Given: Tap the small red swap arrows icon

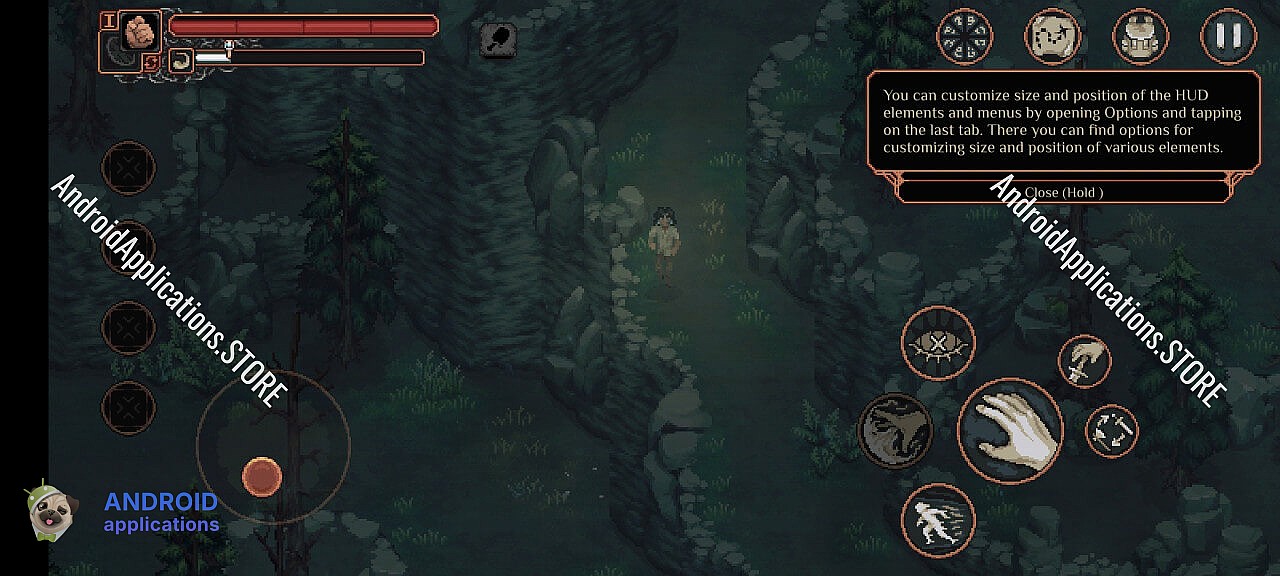Looking at the screenshot, I should pyautogui.click(x=152, y=63).
